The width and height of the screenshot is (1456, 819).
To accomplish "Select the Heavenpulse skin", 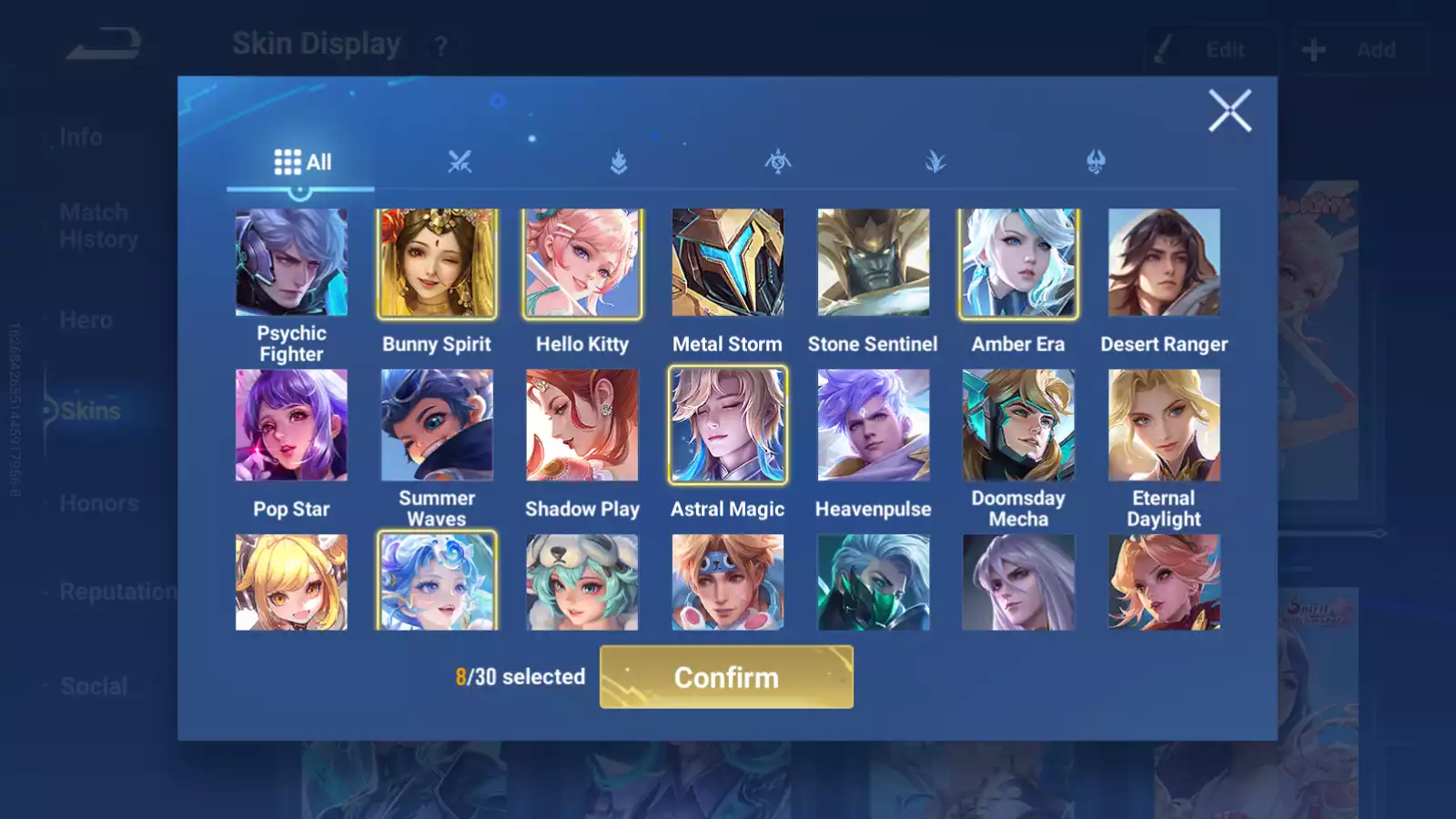I will point(873,425).
